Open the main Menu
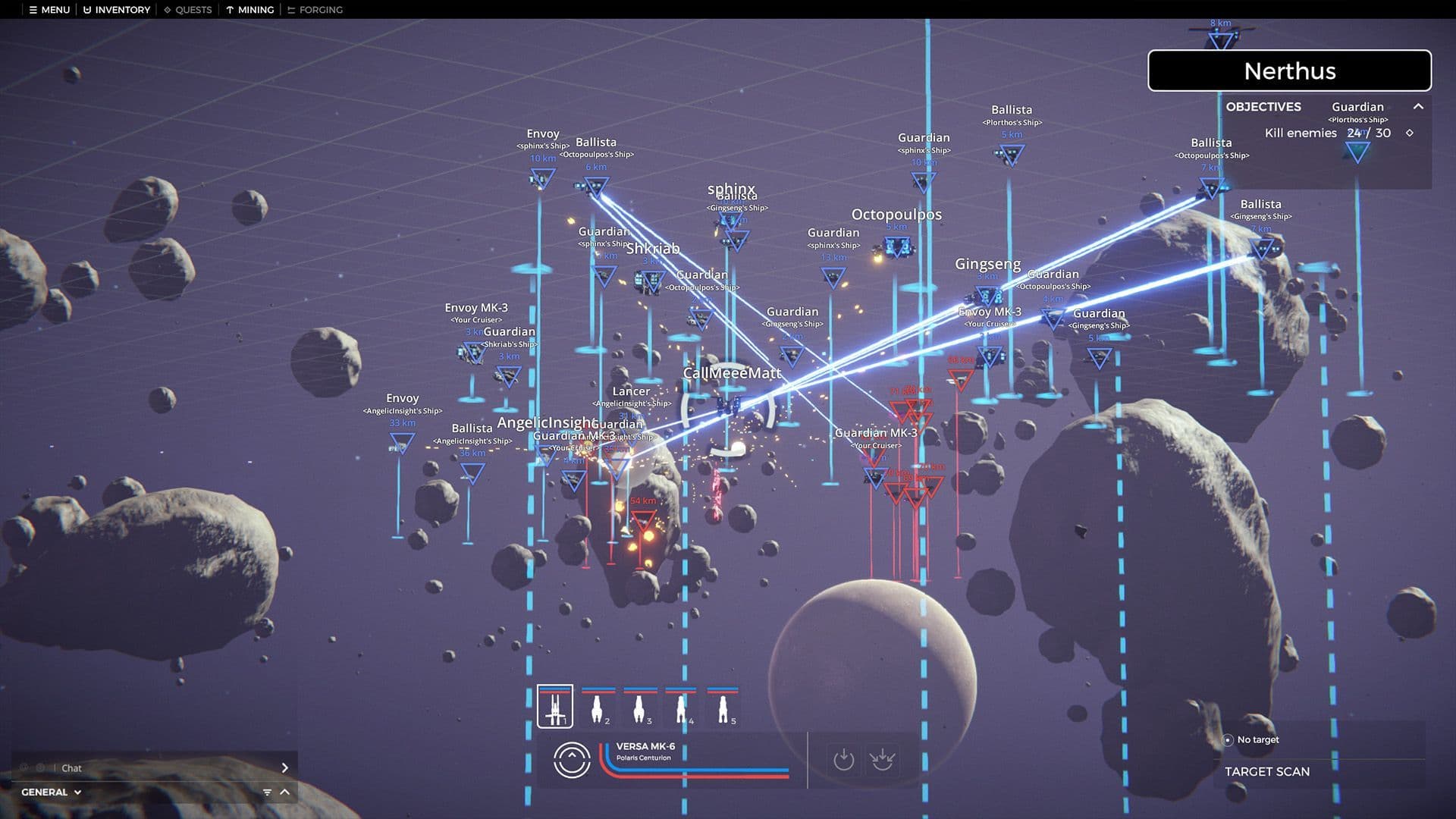The image size is (1456, 819). point(49,10)
